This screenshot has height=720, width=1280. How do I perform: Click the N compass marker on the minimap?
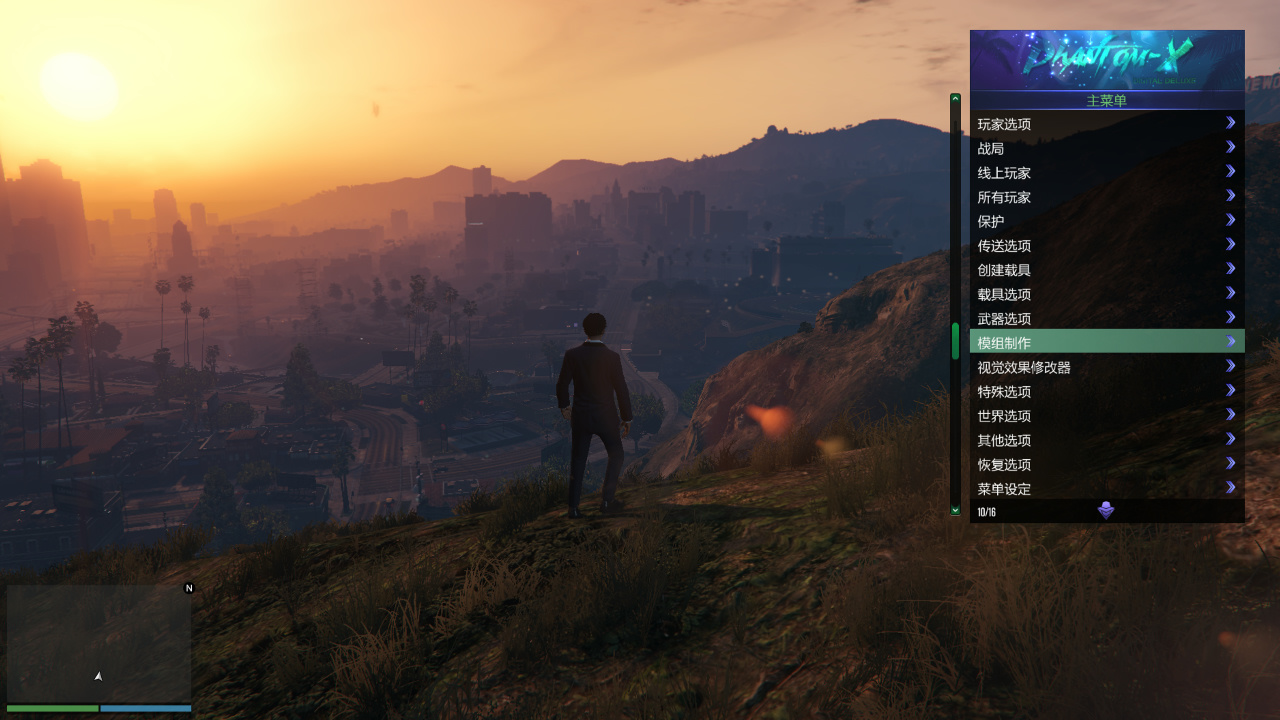tap(188, 588)
